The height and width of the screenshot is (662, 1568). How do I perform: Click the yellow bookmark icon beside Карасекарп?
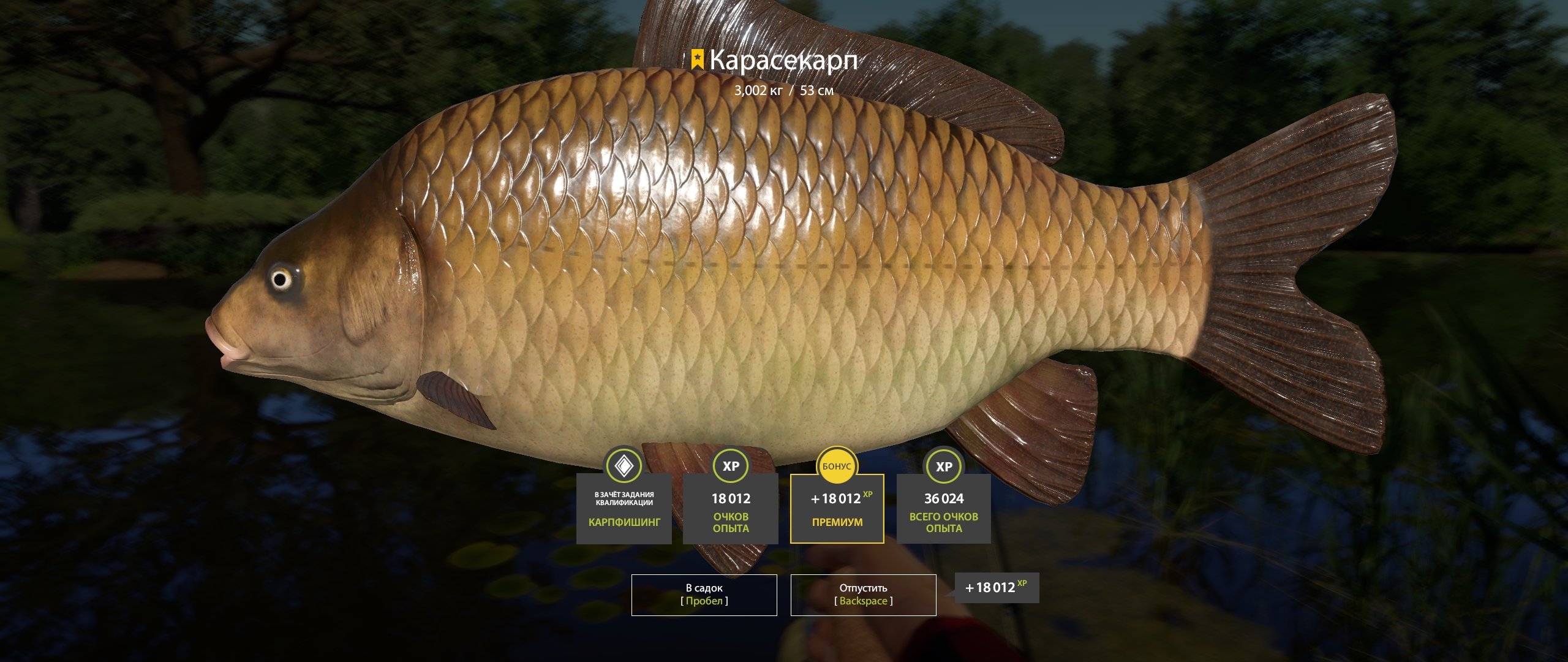point(697,59)
